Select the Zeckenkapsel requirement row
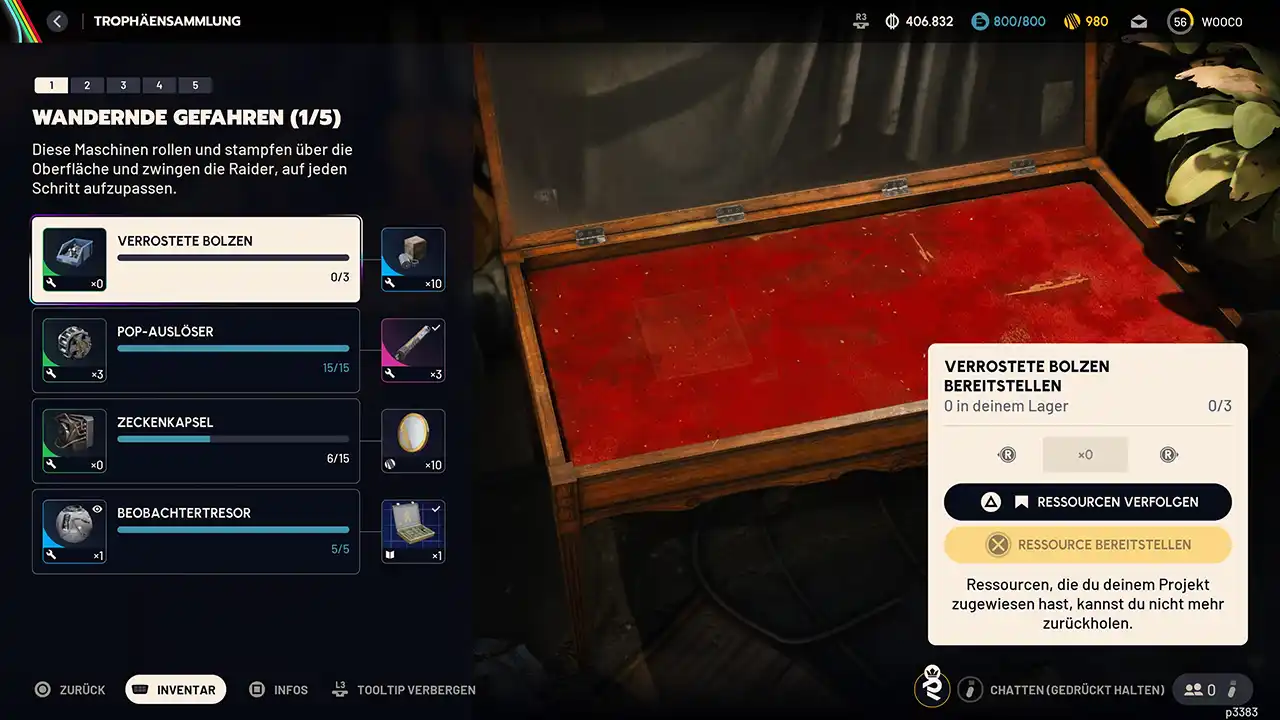This screenshot has width=1280, height=720. tap(196, 441)
